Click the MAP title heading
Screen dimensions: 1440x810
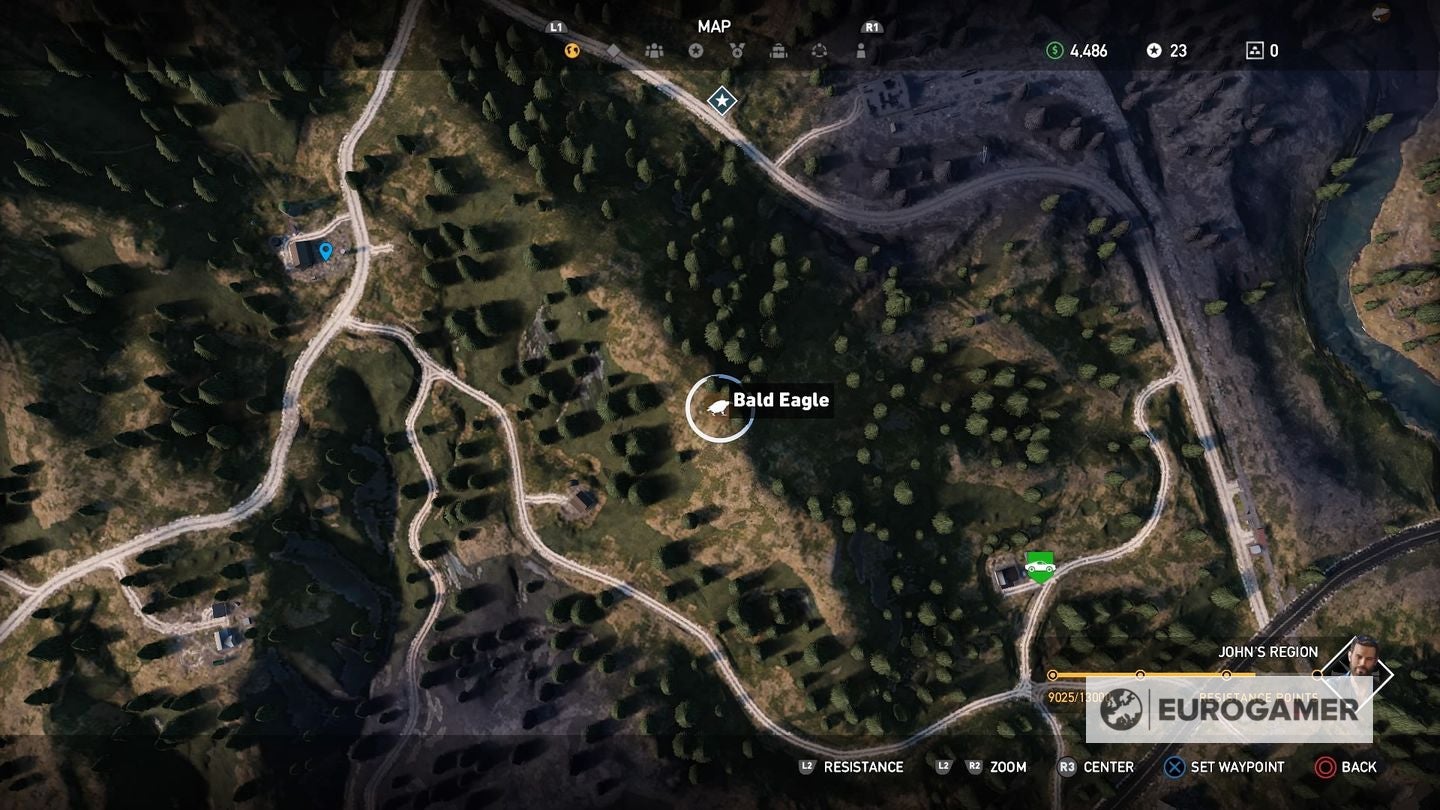coord(716,26)
